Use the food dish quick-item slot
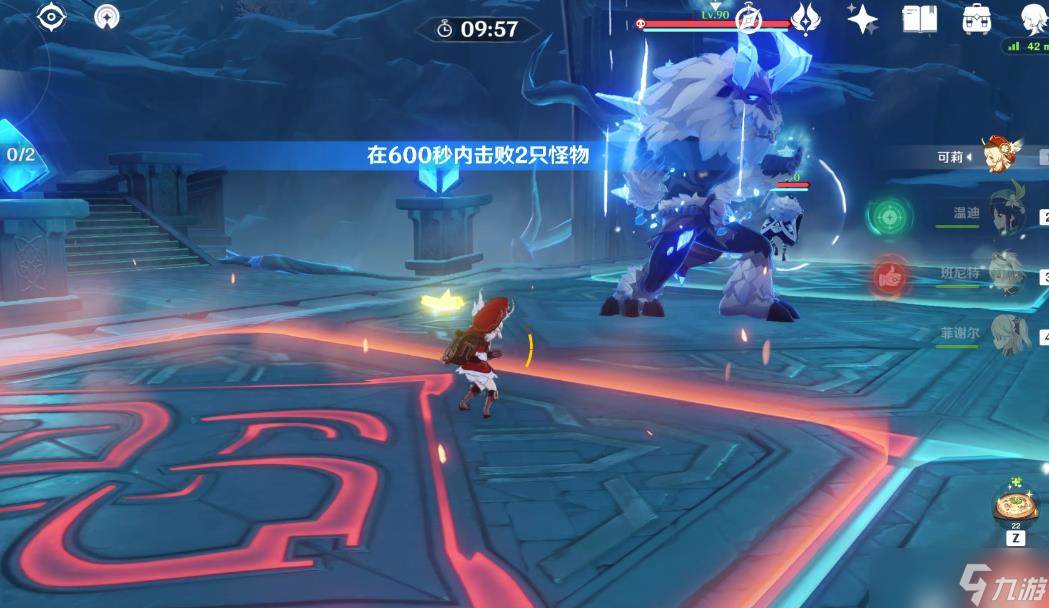This screenshot has height=608, width=1049. tap(1015, 506)
